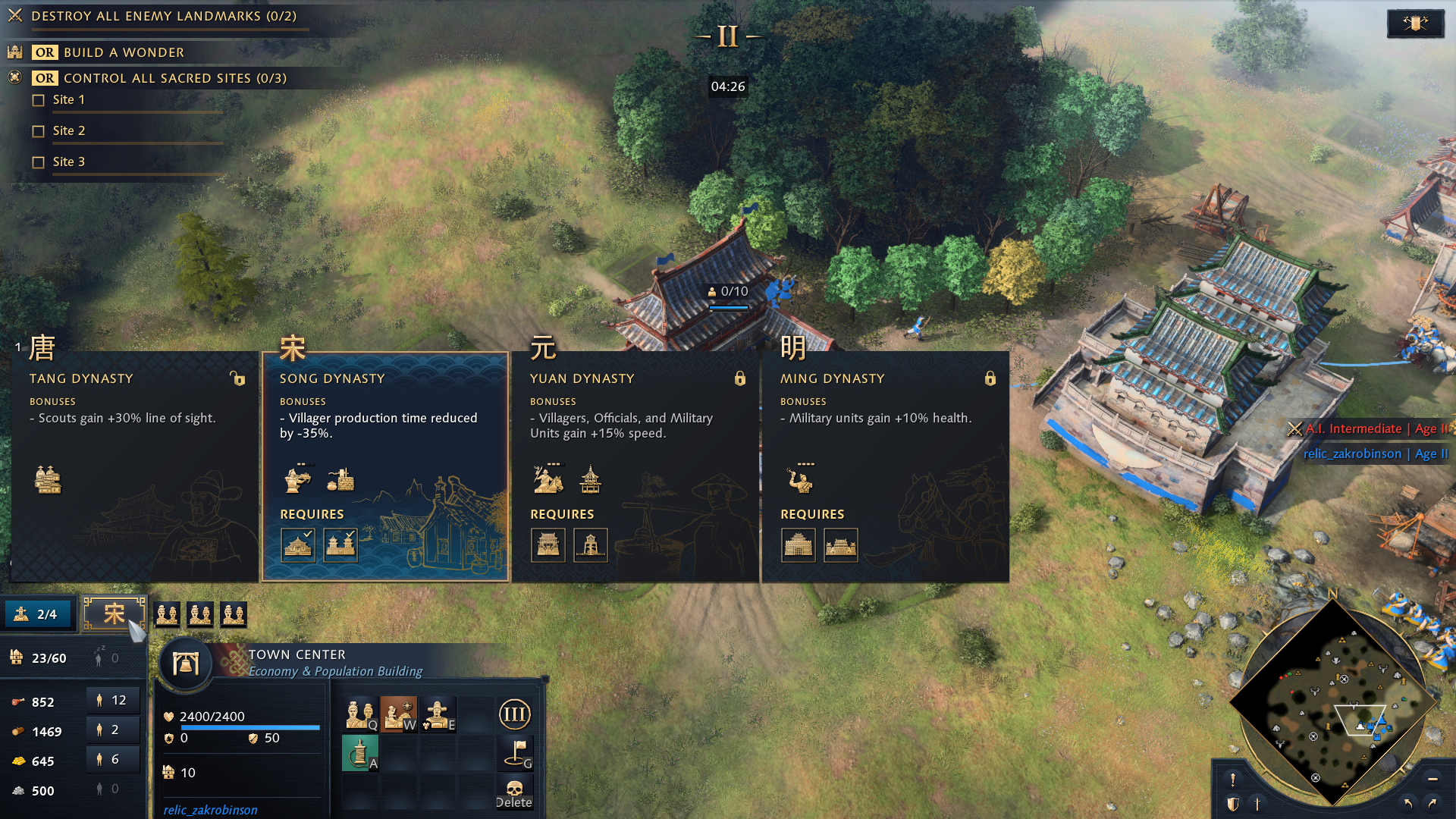The image size is (1456, 819).
Task: Delete the selected Town Center
Action: tap(514, 792)
